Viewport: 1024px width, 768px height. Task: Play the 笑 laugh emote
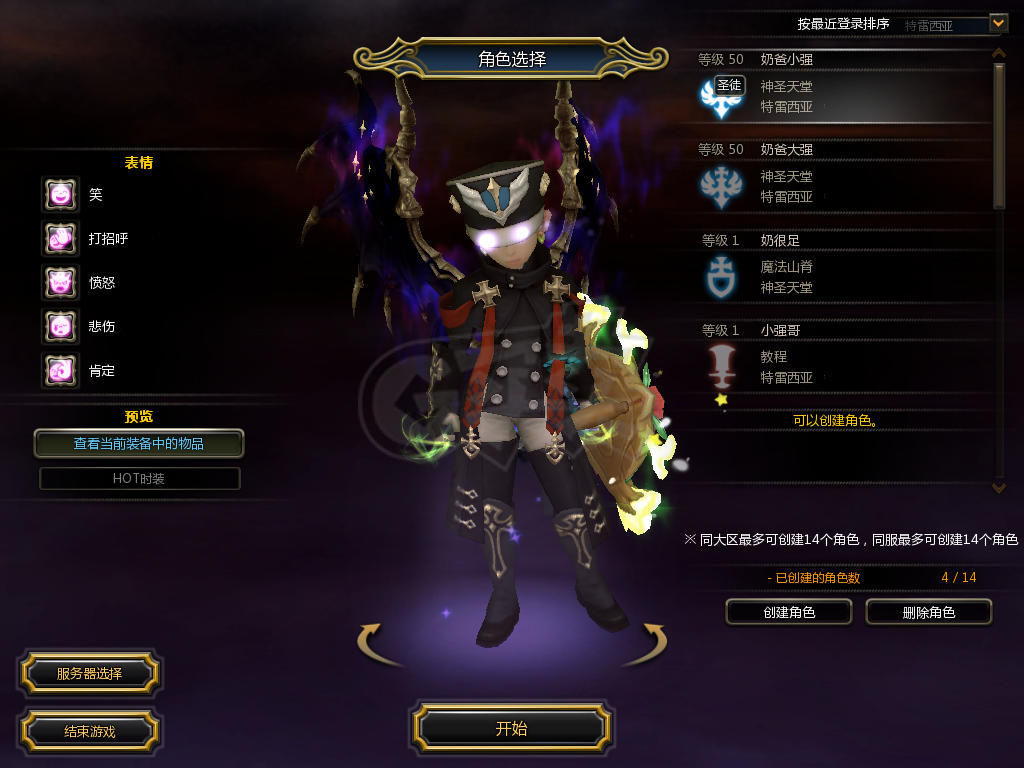[x=60, y=195]
